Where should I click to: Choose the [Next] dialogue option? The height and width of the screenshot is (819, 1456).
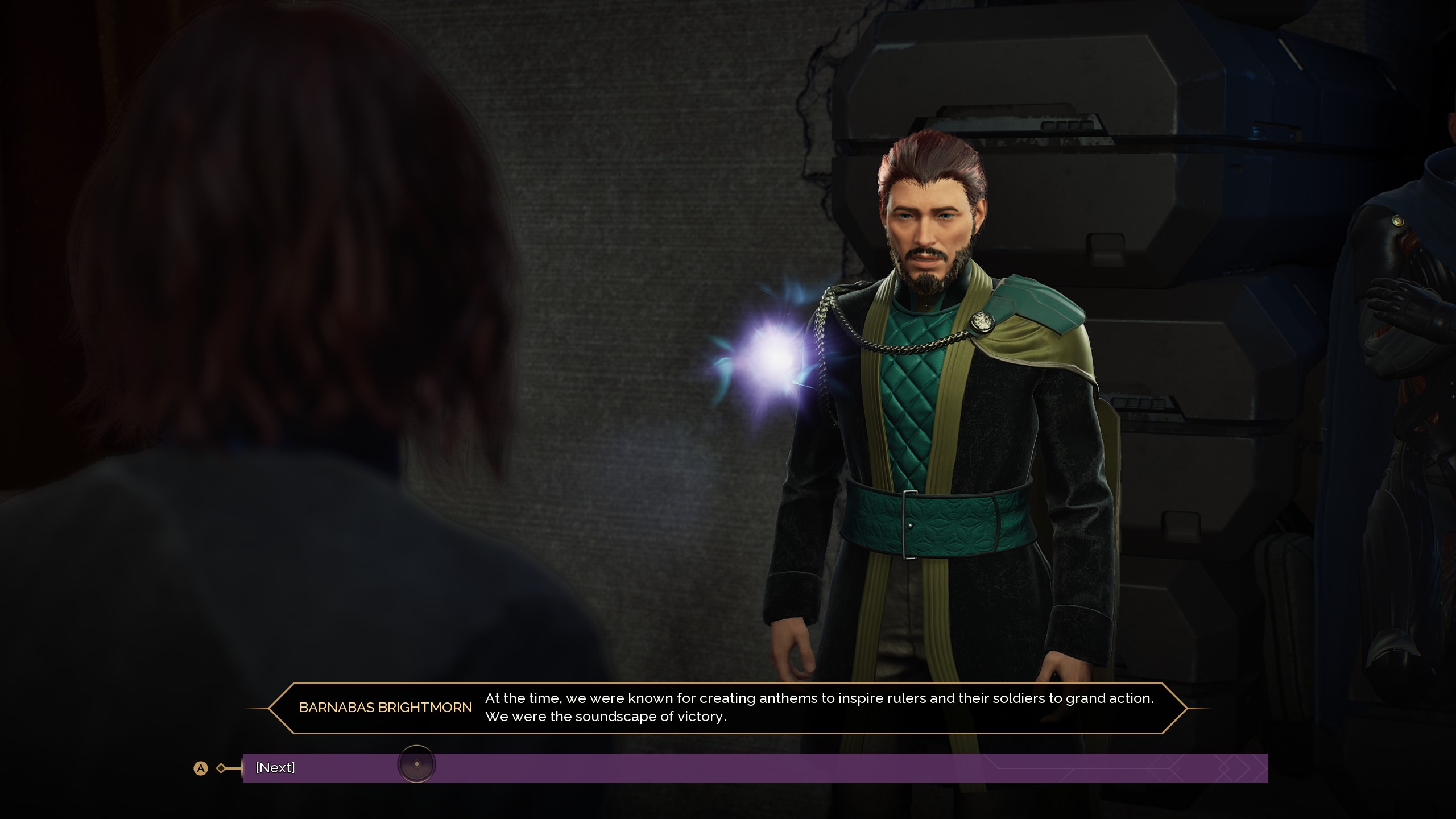(x=275, y=768)
